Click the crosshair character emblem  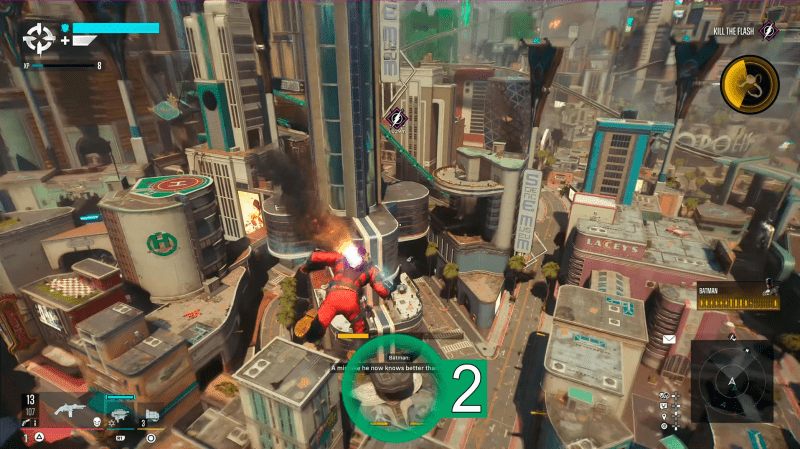pos(40,38)
